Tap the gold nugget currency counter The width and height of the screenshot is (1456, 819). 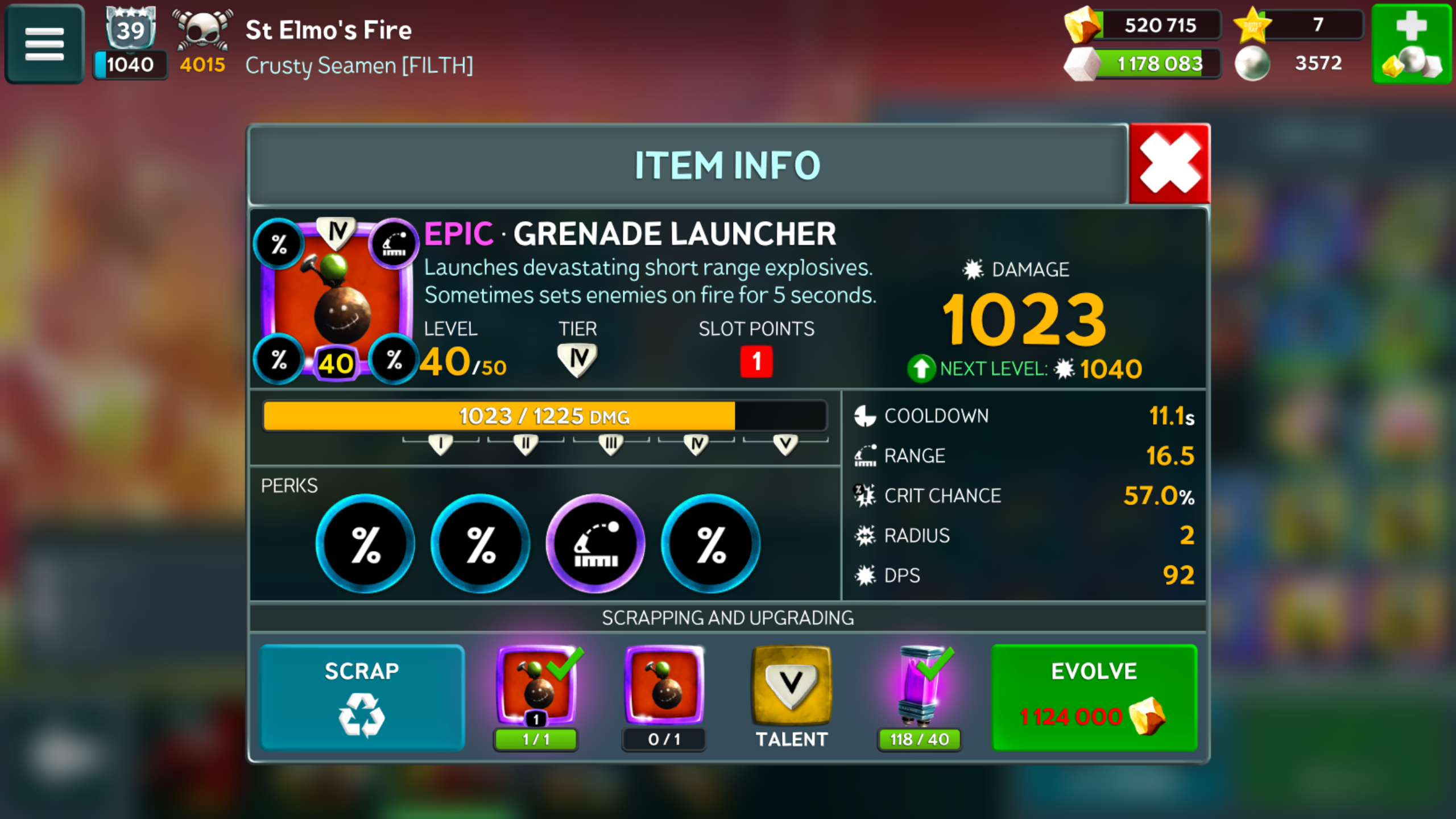[1143, 25]
